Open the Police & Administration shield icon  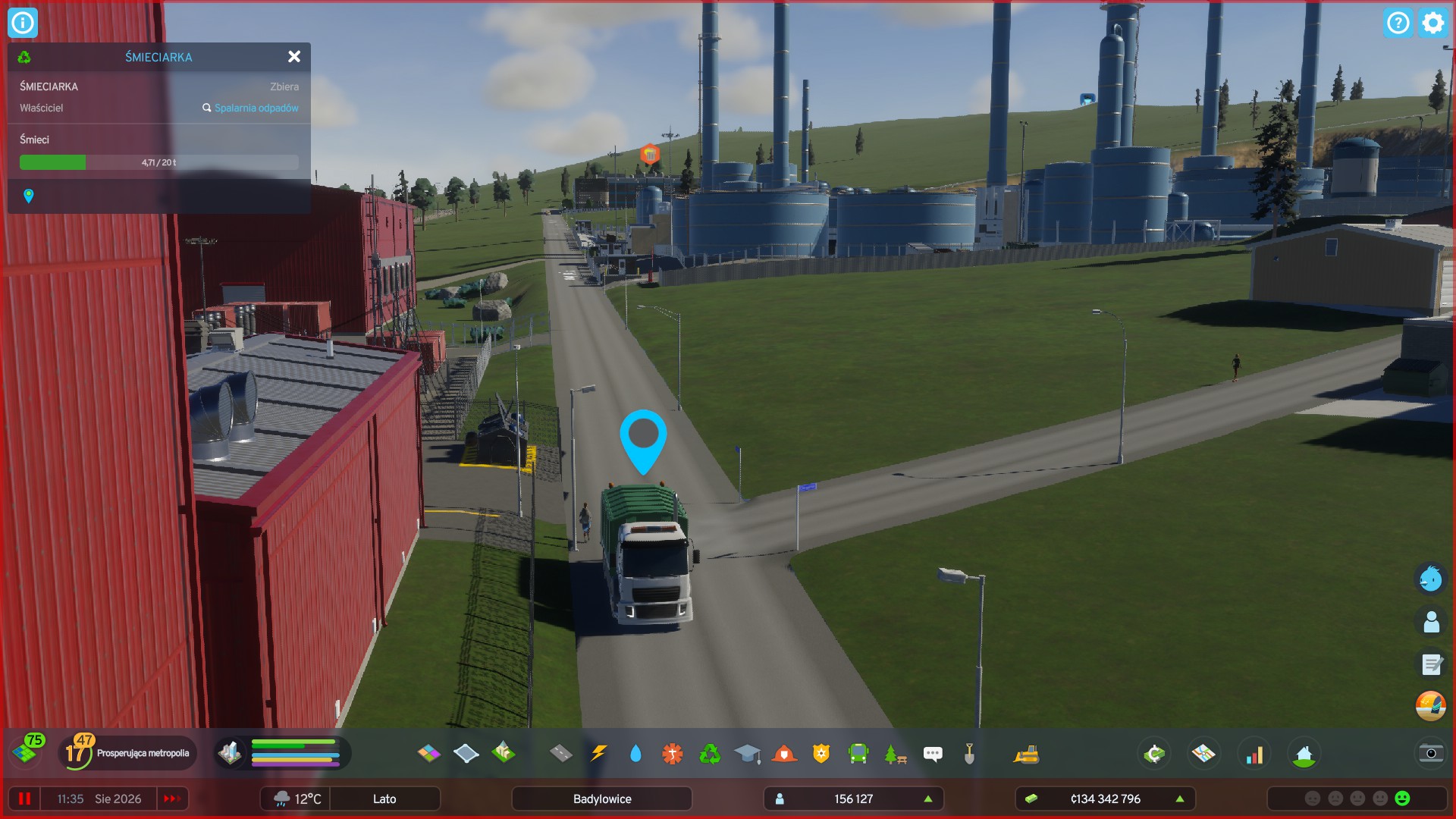point(821,753)
